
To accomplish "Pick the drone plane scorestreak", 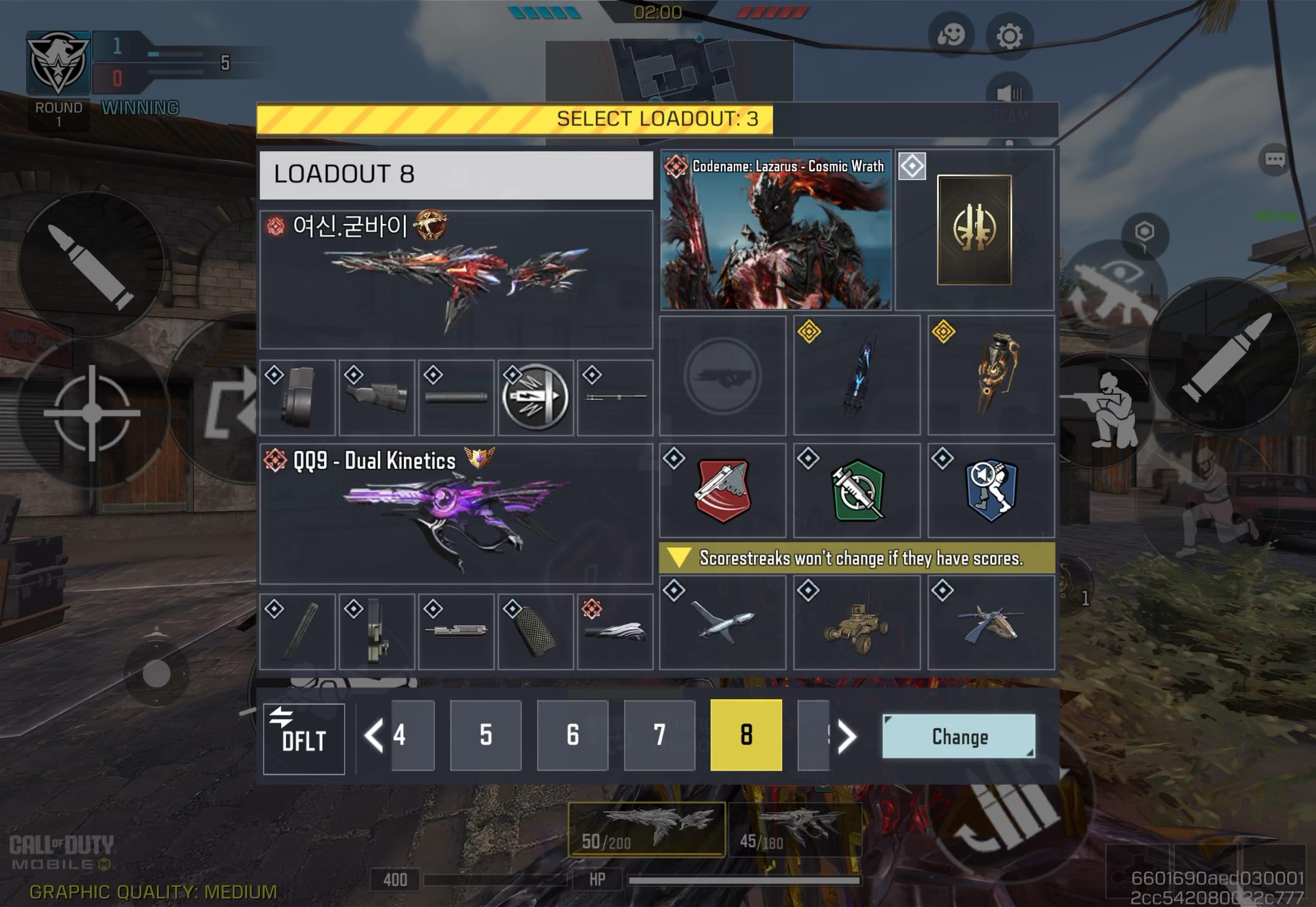I will tap(722, 622).
